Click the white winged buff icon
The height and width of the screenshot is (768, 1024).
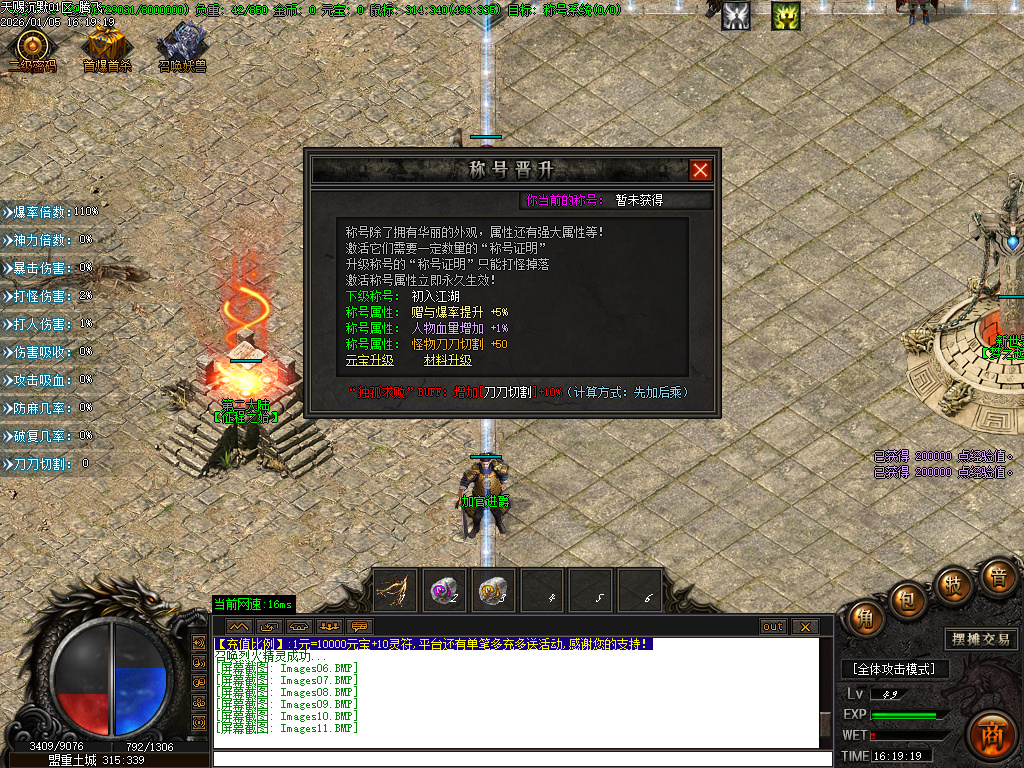pyautogui.click(x=737, y=15)
